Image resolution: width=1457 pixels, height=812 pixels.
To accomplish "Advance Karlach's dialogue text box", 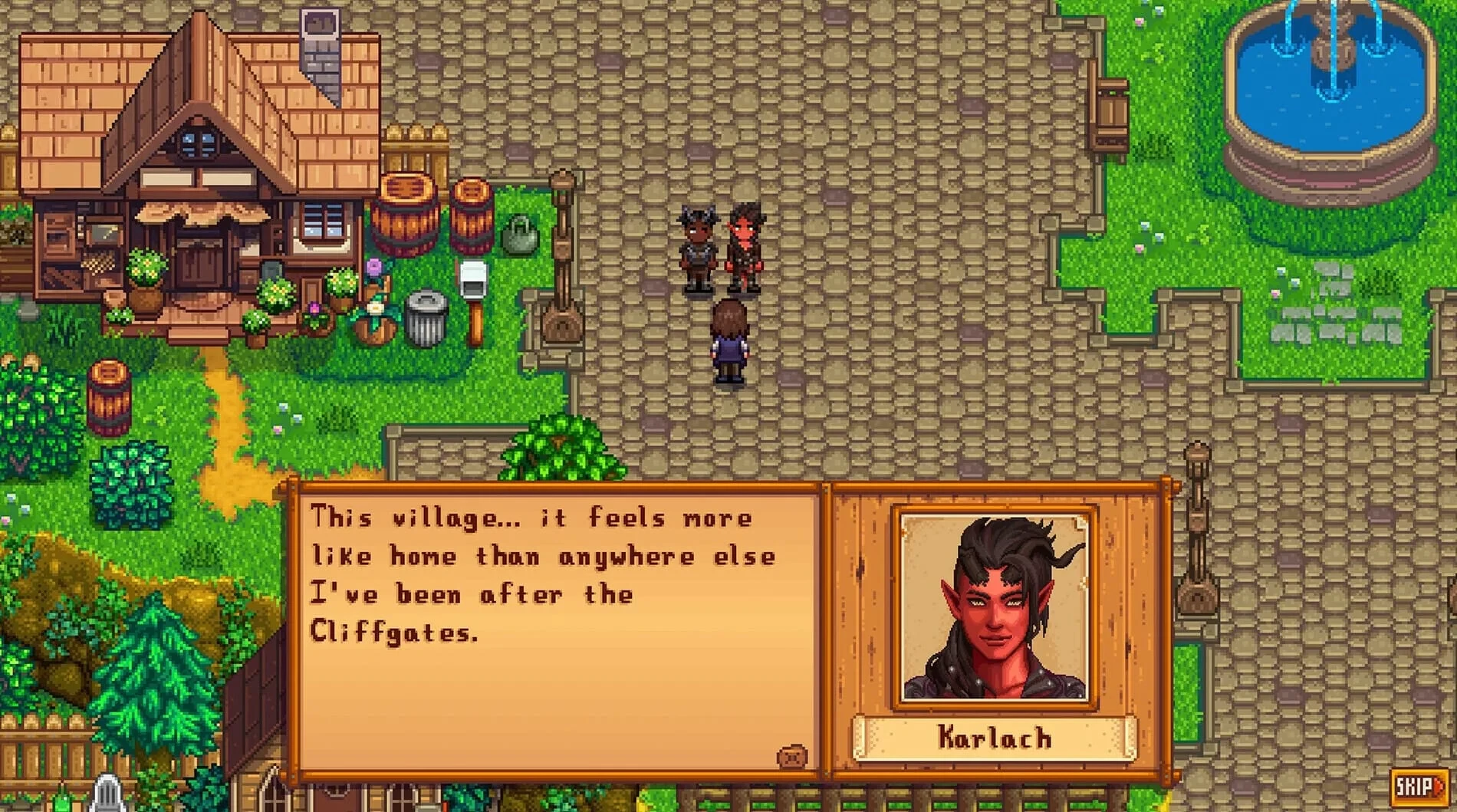I will pos(556,629).
